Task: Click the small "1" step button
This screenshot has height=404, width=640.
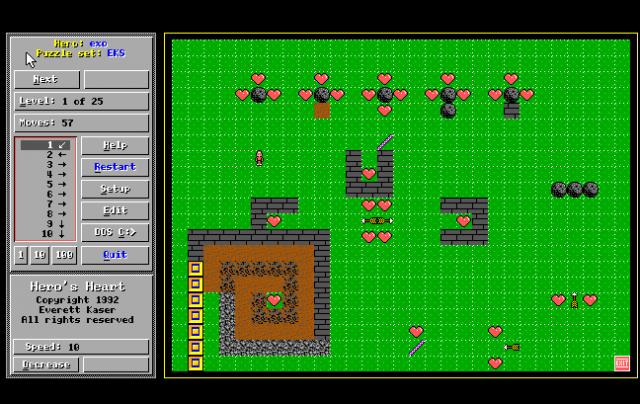Action: pyautogui.click(x=20, y=255)
